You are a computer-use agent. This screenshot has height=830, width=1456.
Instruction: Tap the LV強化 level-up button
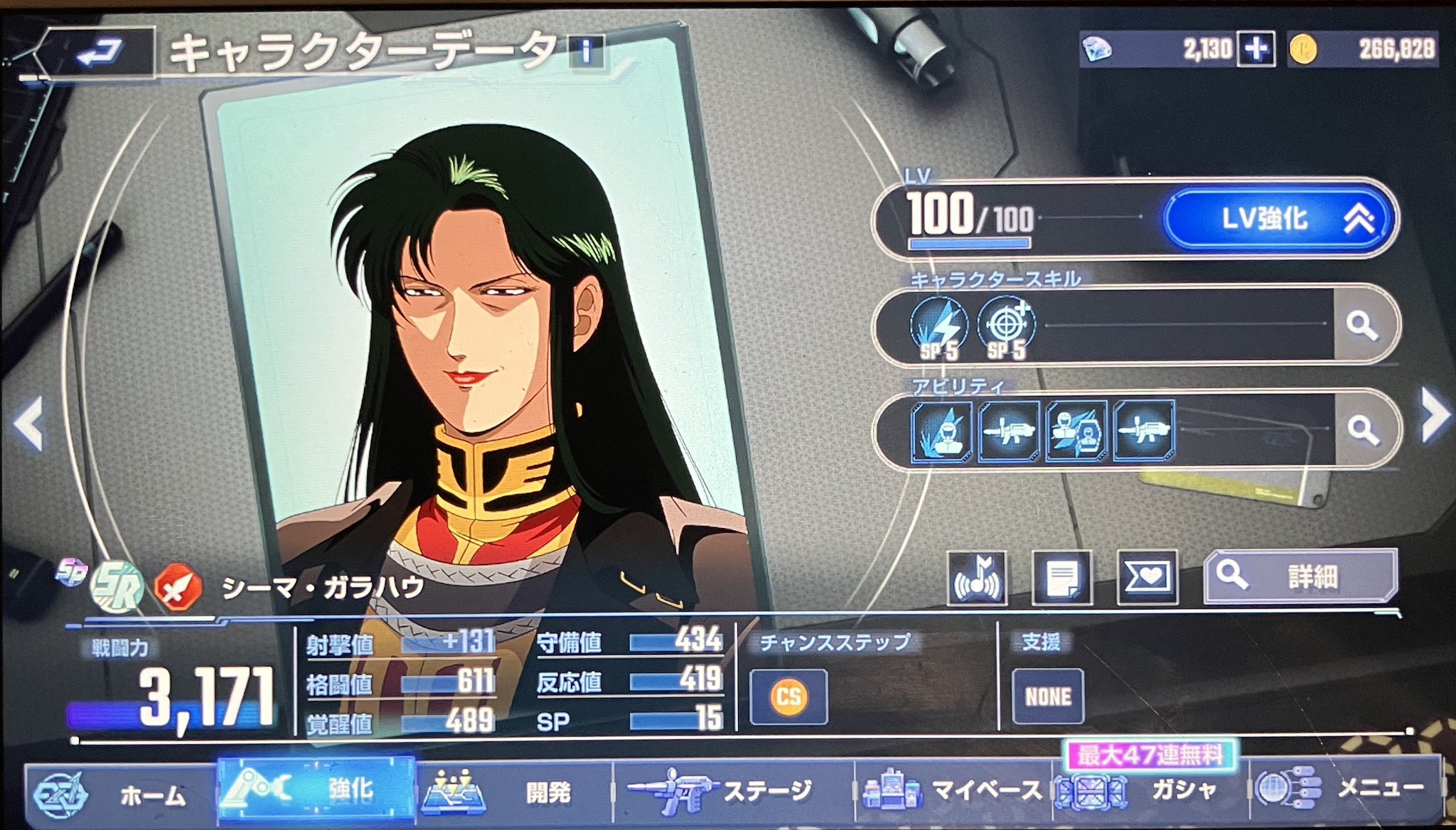1278,218
